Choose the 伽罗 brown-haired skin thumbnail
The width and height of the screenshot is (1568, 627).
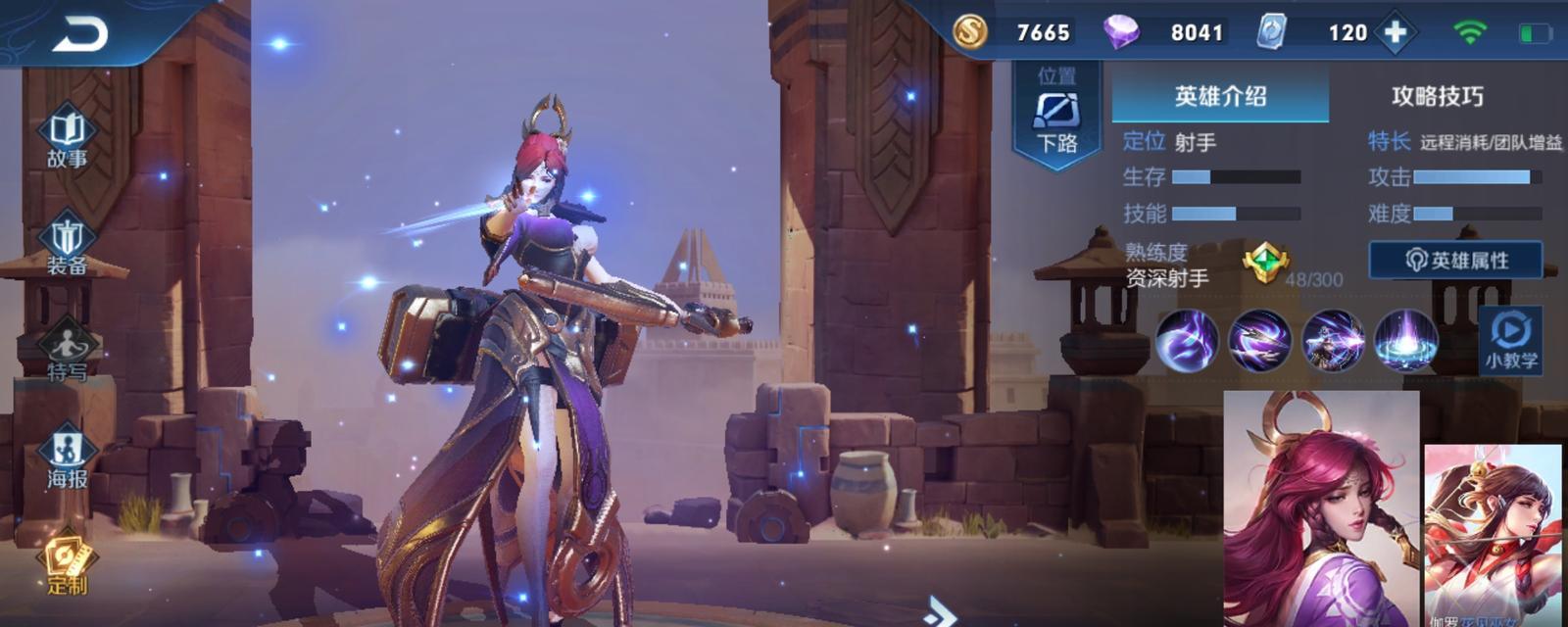1492,534
